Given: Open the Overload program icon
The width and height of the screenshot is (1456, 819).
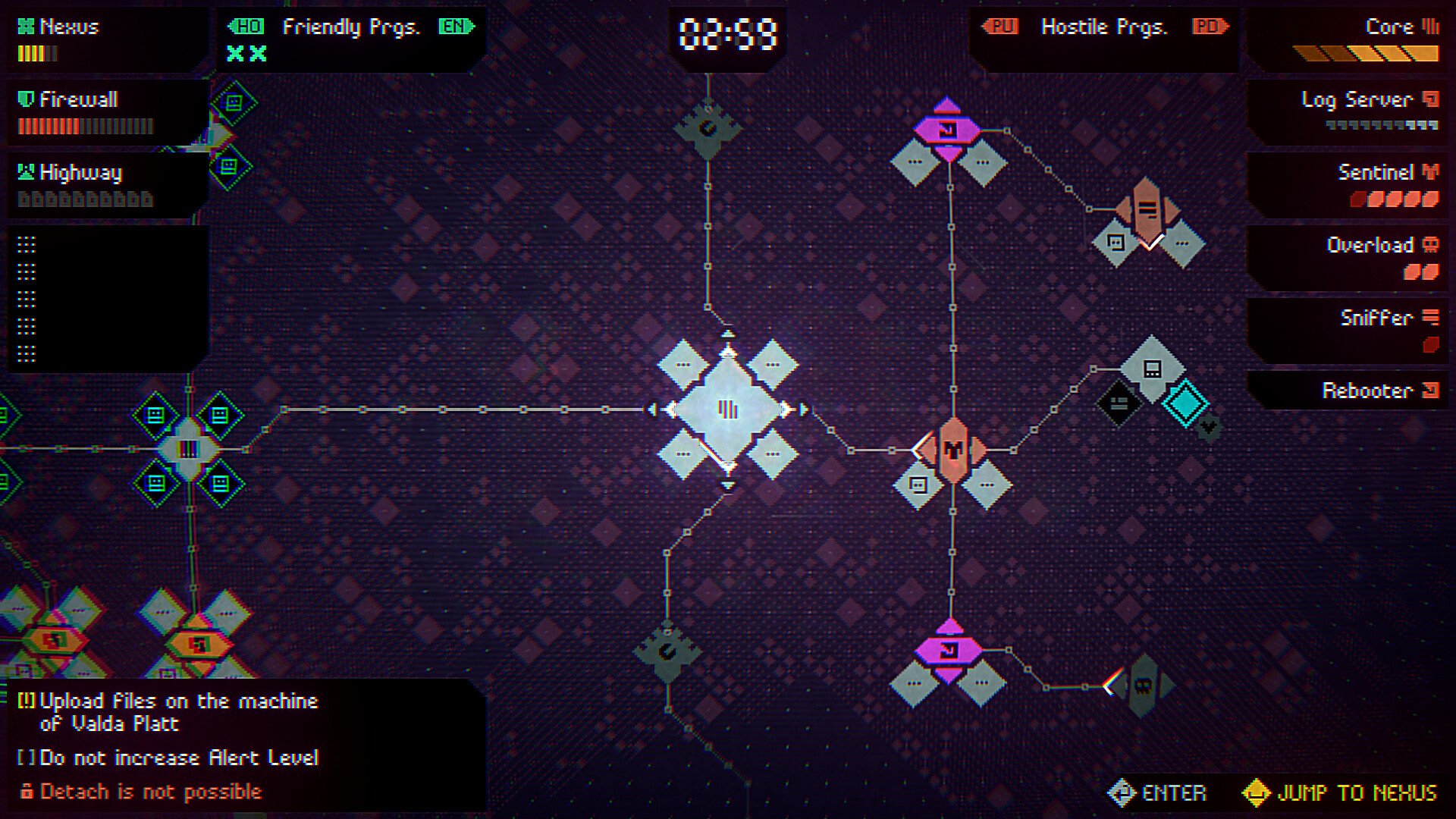Looking at the screenshot, I should click(x=1432, y=246).
